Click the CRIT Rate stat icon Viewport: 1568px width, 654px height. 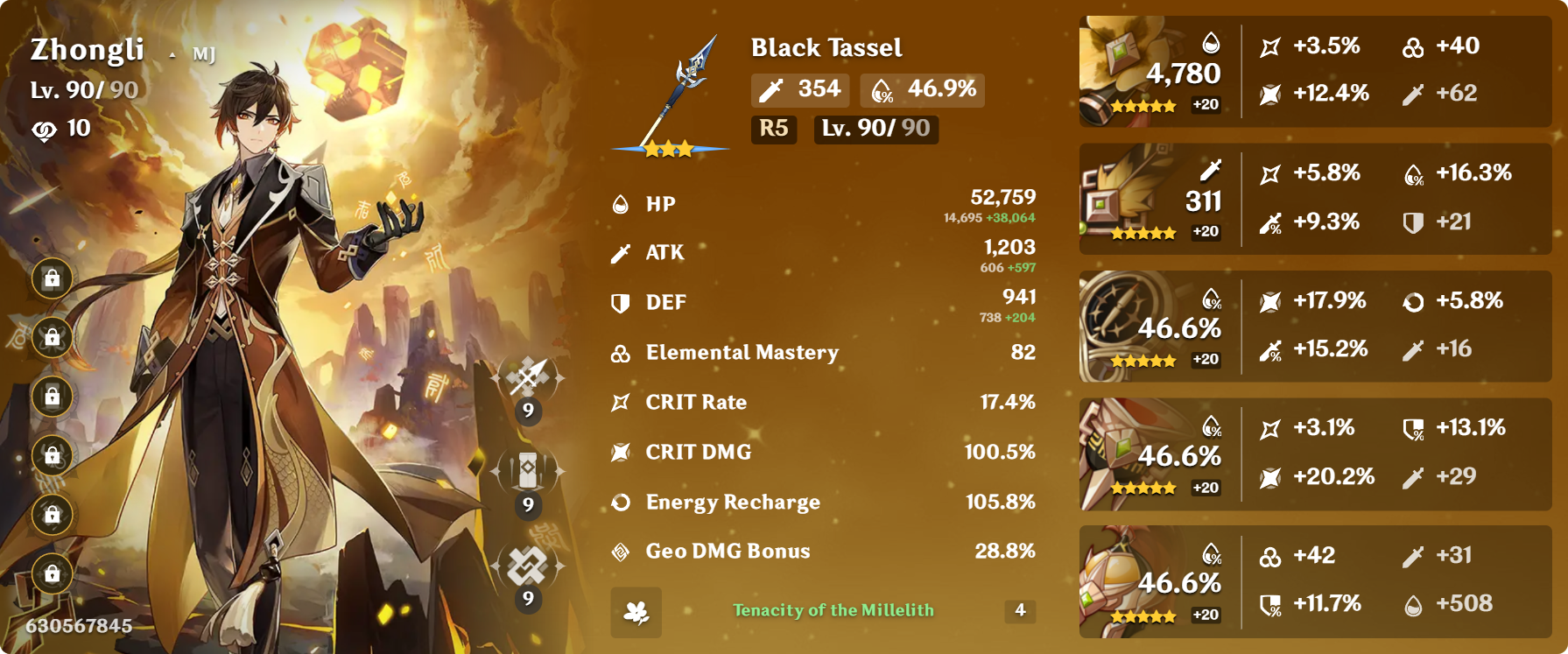pos(622,402)
